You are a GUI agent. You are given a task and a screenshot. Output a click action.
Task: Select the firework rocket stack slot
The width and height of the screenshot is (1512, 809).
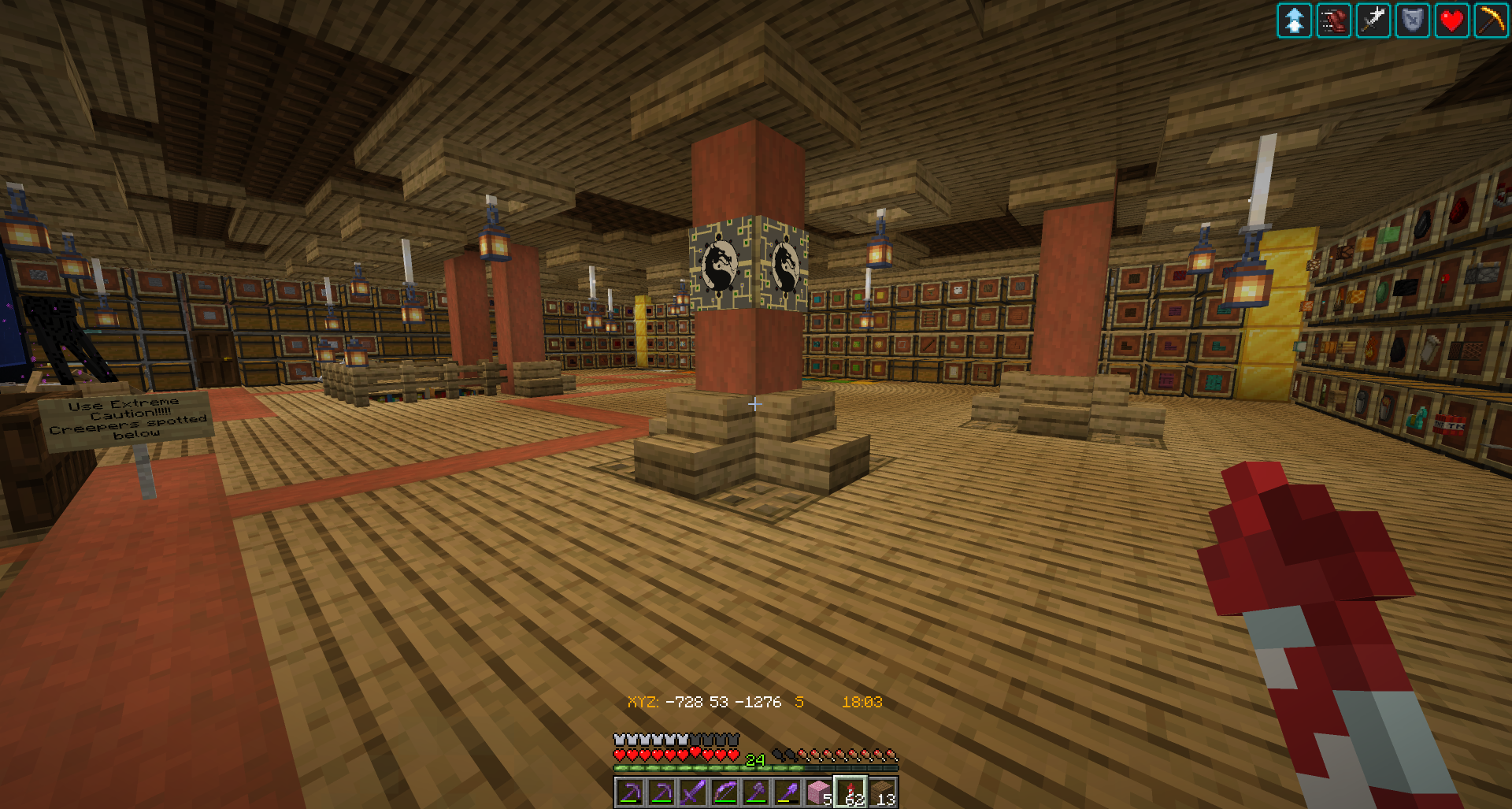click(850, 792)
